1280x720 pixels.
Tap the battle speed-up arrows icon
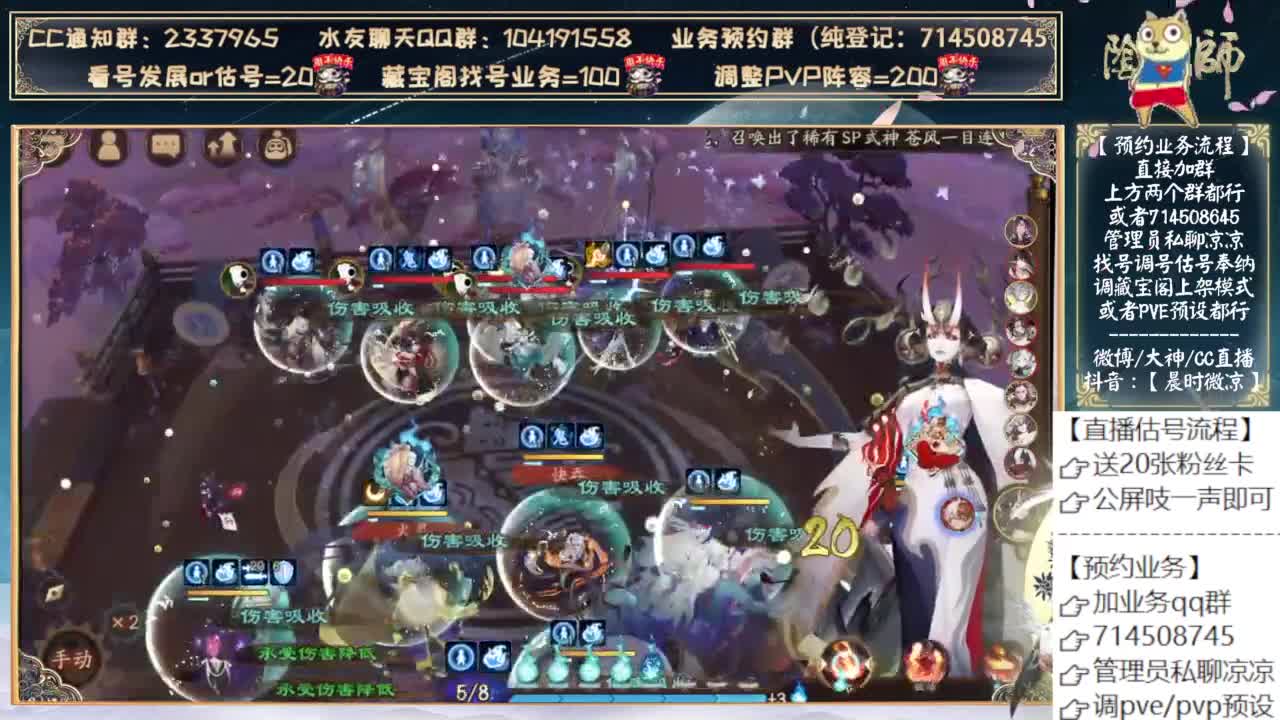pyautogui.click(x=221, y=143)
